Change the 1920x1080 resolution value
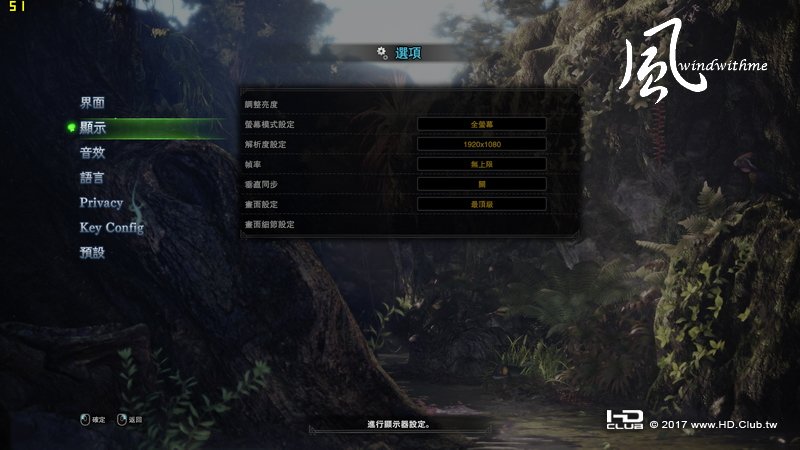The height and width of the screenshot is (450, 800). [x=481, y=144]
